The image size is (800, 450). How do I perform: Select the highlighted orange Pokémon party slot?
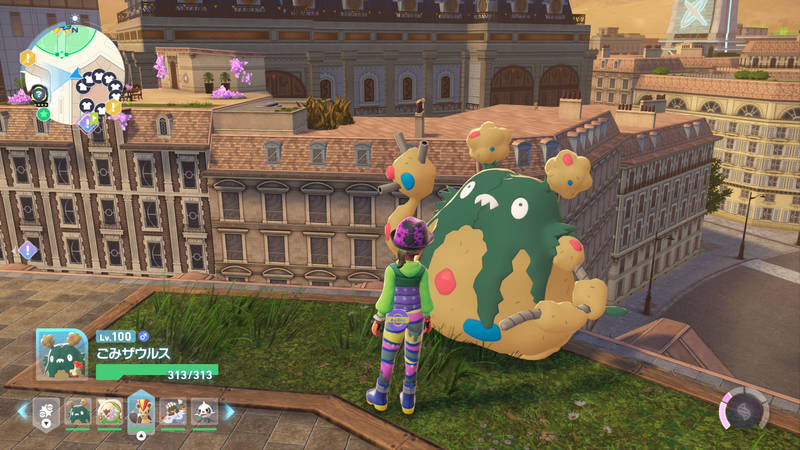tap(141, 408)
